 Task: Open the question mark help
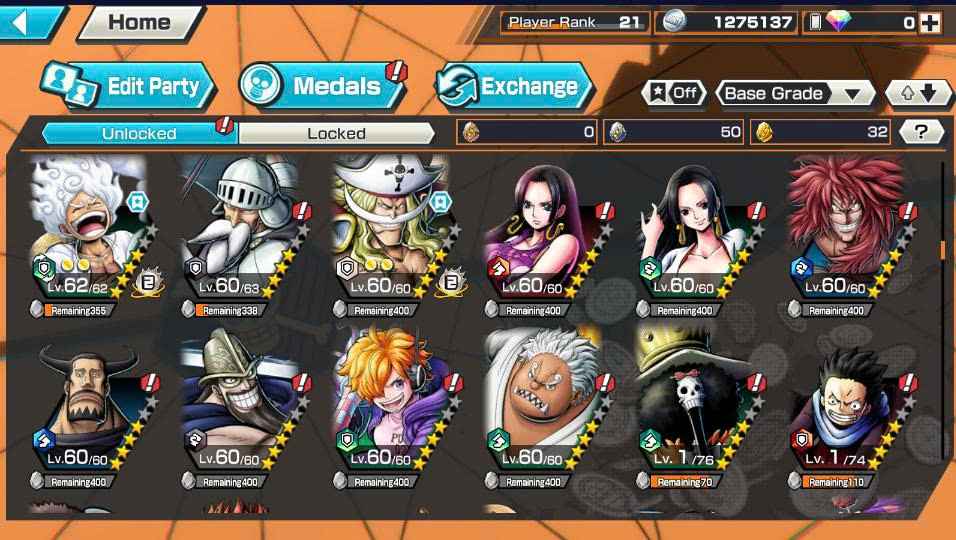tap(920, 132)
